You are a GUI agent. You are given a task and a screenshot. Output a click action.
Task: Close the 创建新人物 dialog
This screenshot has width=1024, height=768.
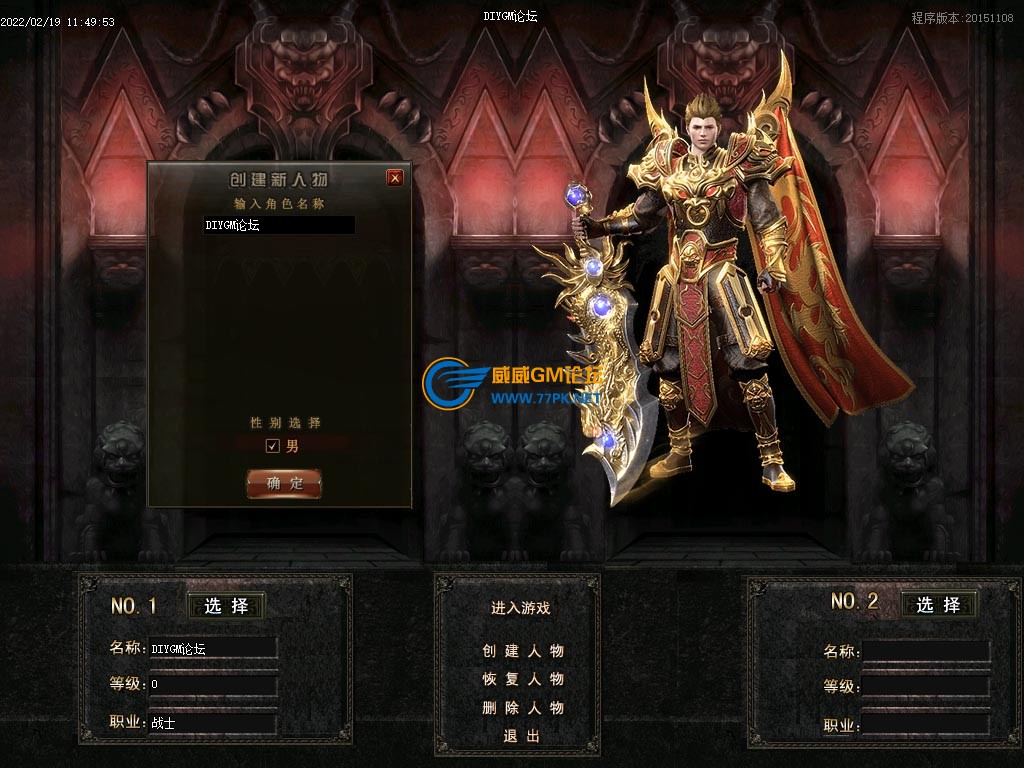[x=395, y=178]
